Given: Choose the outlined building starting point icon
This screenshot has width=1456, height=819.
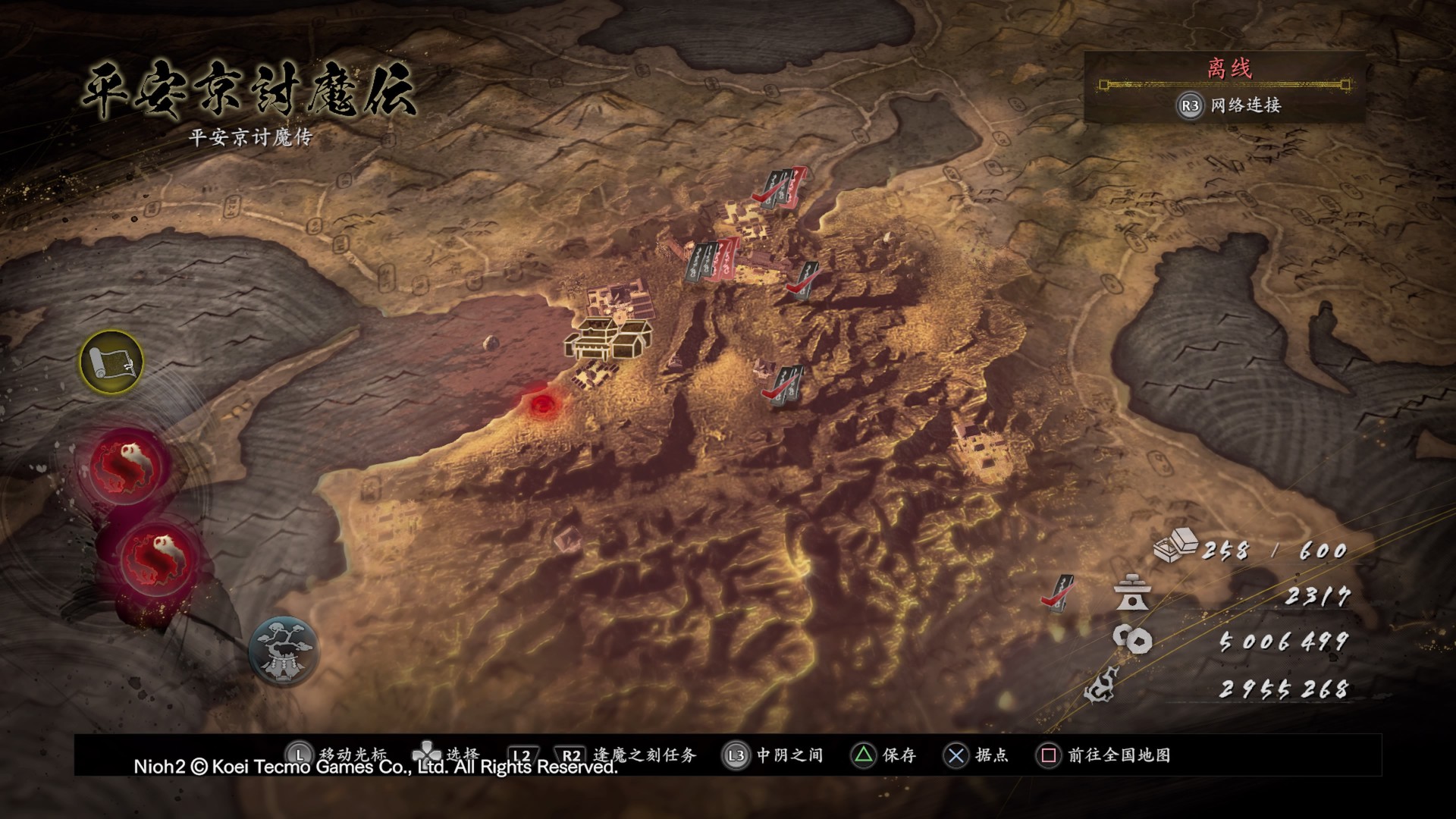Looking at the screenshot, I should click(x=608, y=339).
